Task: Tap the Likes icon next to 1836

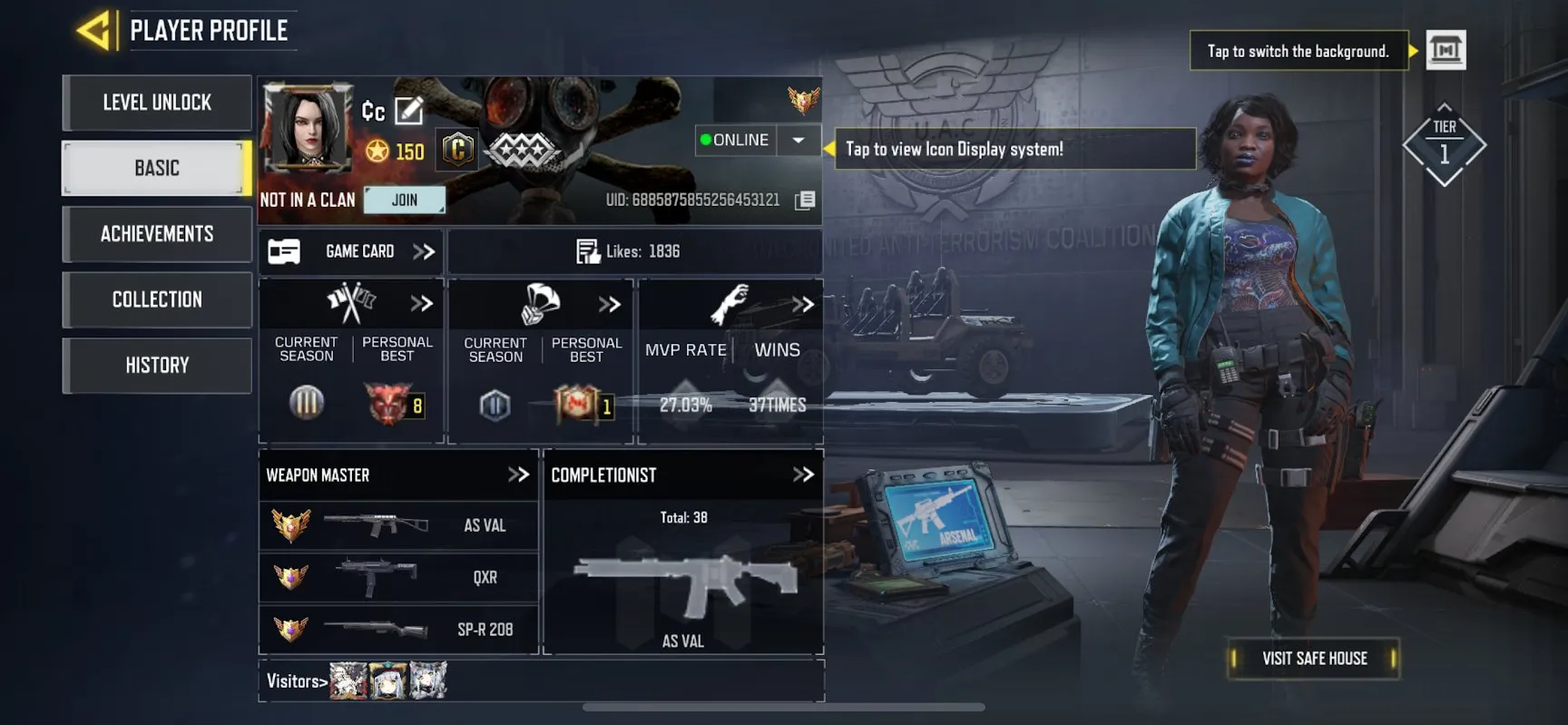Action: (x=586, y=251)
